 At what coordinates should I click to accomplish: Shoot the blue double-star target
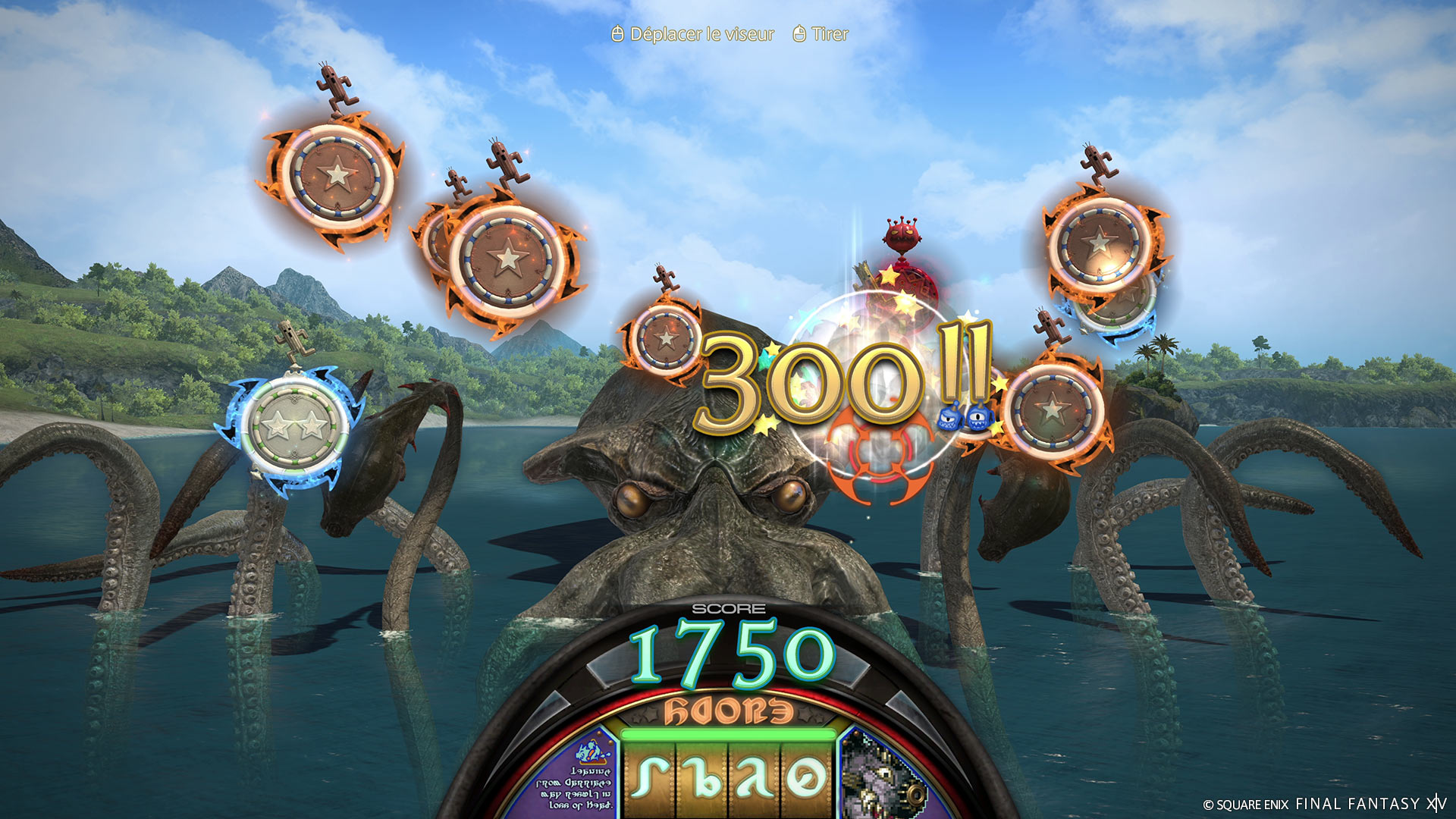(x=293, y=425)
